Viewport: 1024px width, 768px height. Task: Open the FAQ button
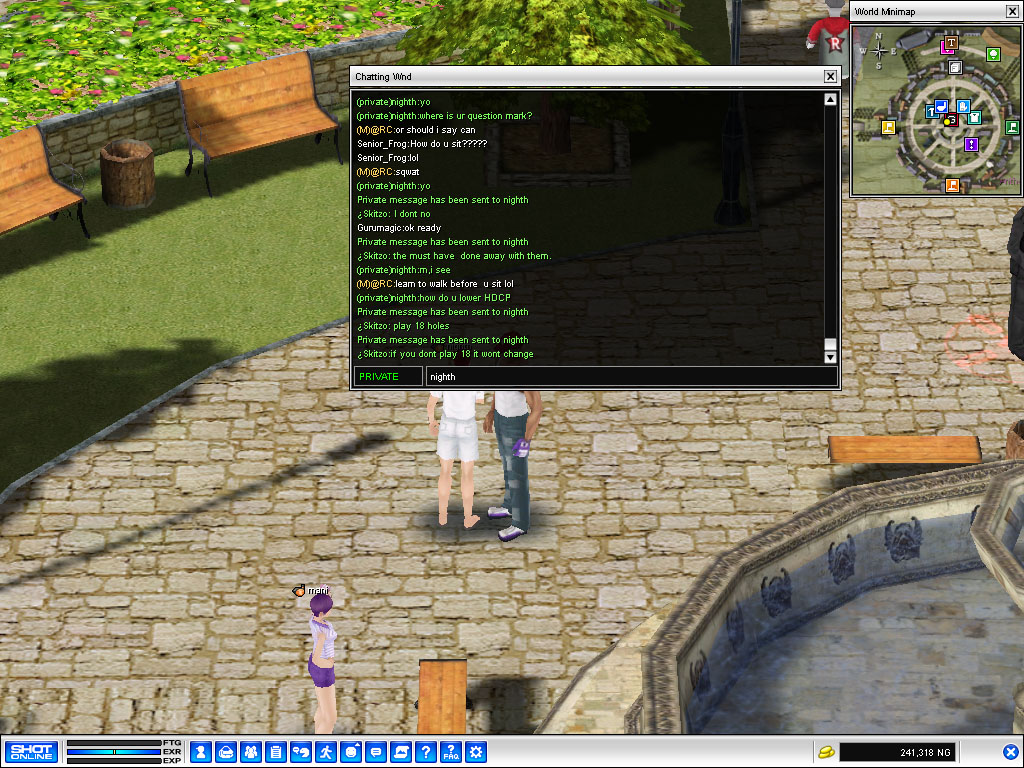[451, 752]
